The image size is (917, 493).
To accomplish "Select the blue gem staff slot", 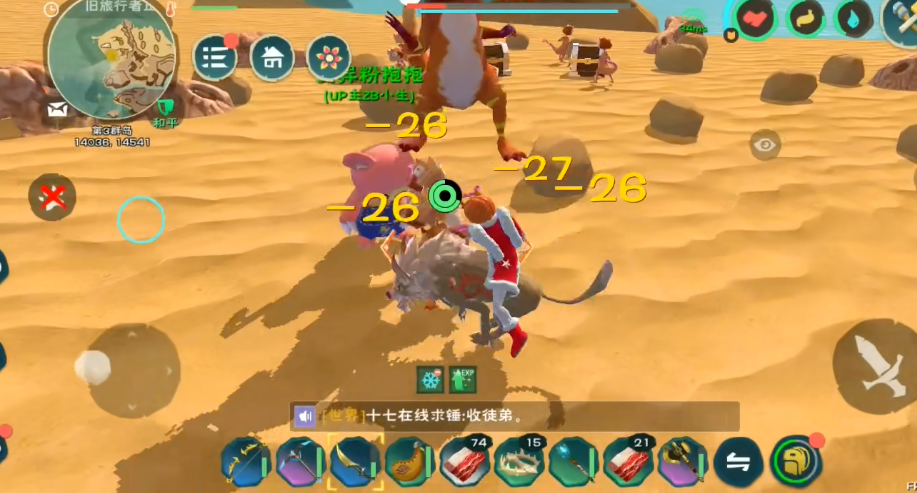I will coord(573,462).
